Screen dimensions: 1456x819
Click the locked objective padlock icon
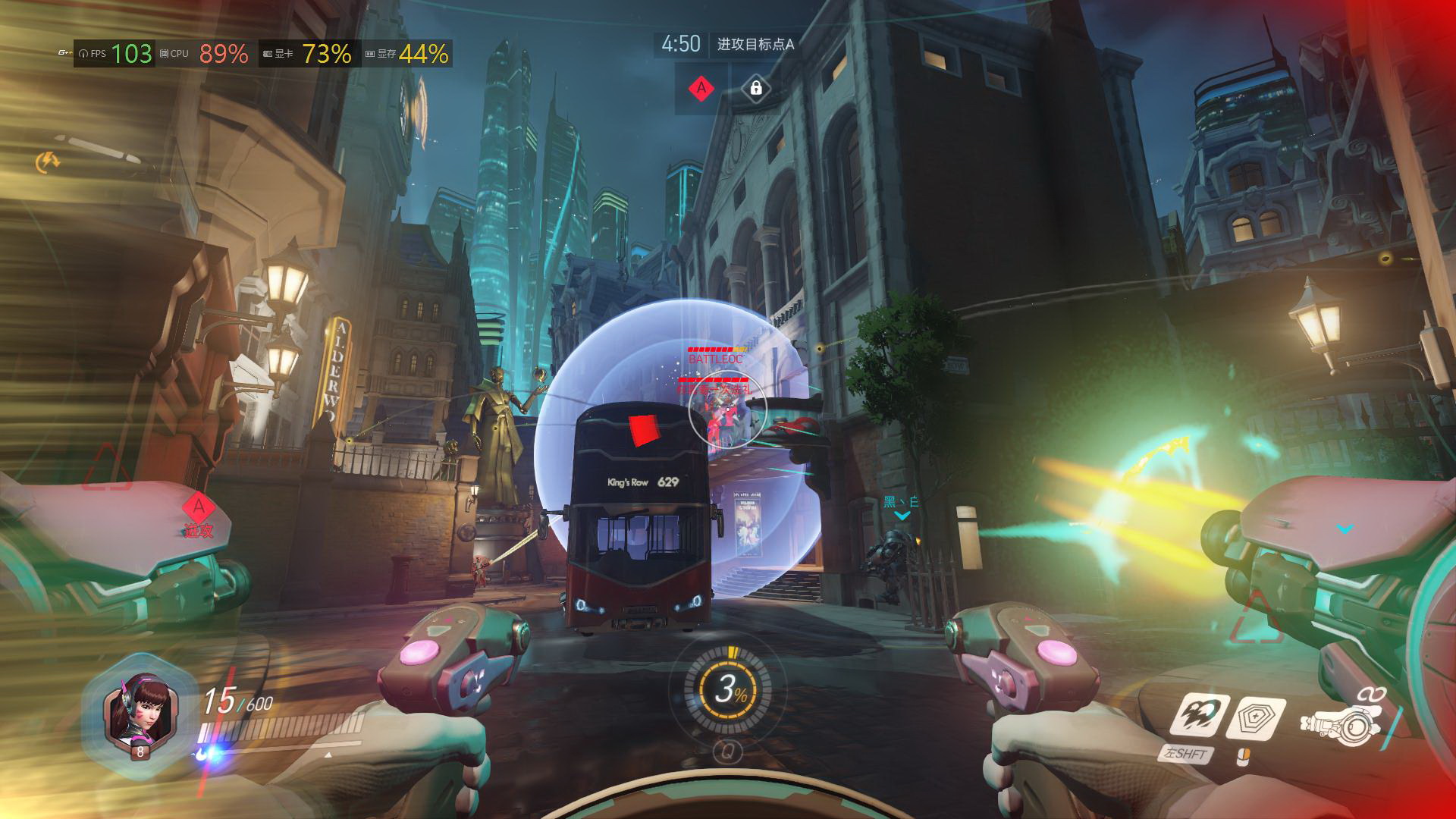(x=755, y=89)
